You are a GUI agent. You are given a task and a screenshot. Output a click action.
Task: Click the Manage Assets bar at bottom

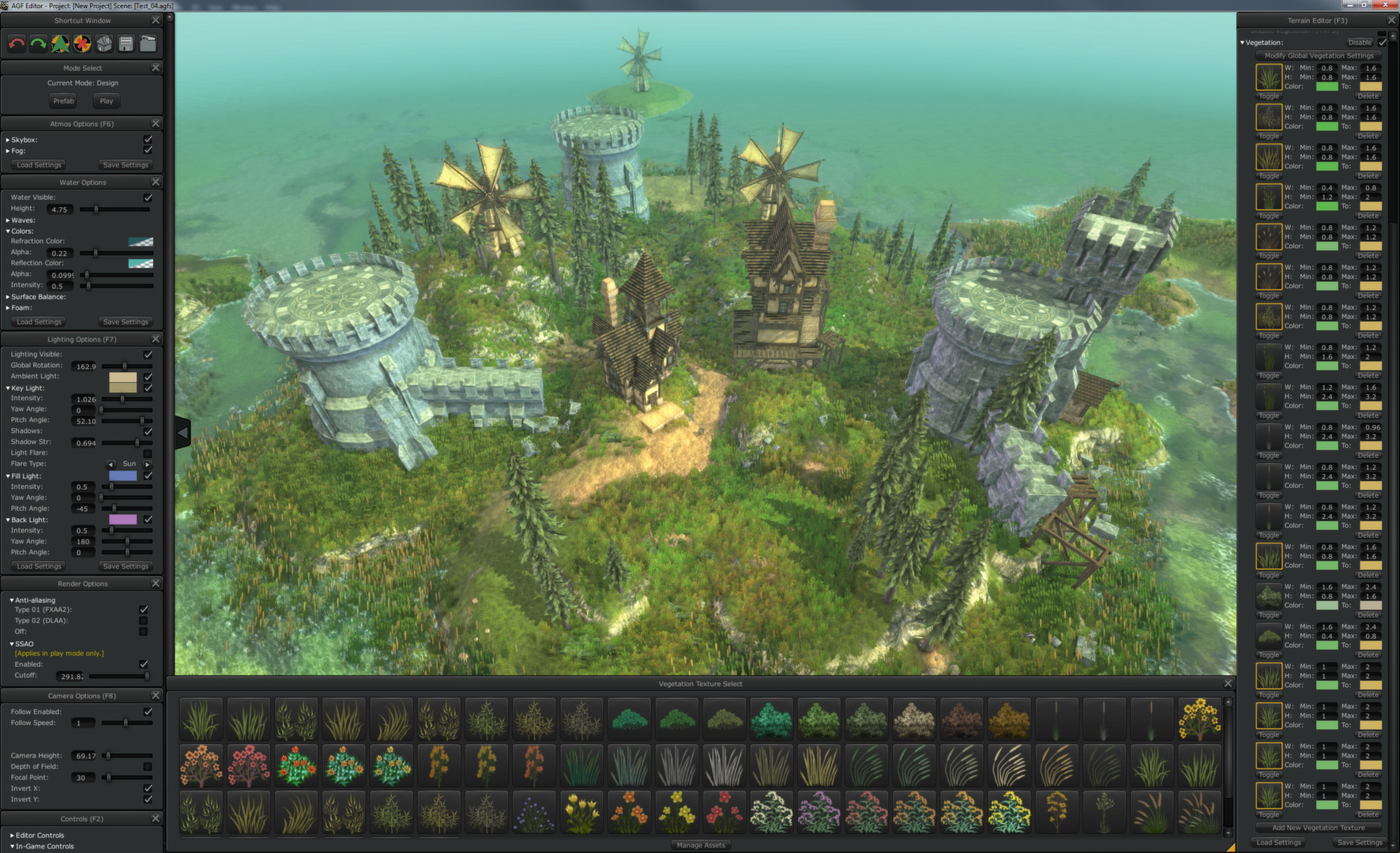pyautogui.click(x=700, y=845)
